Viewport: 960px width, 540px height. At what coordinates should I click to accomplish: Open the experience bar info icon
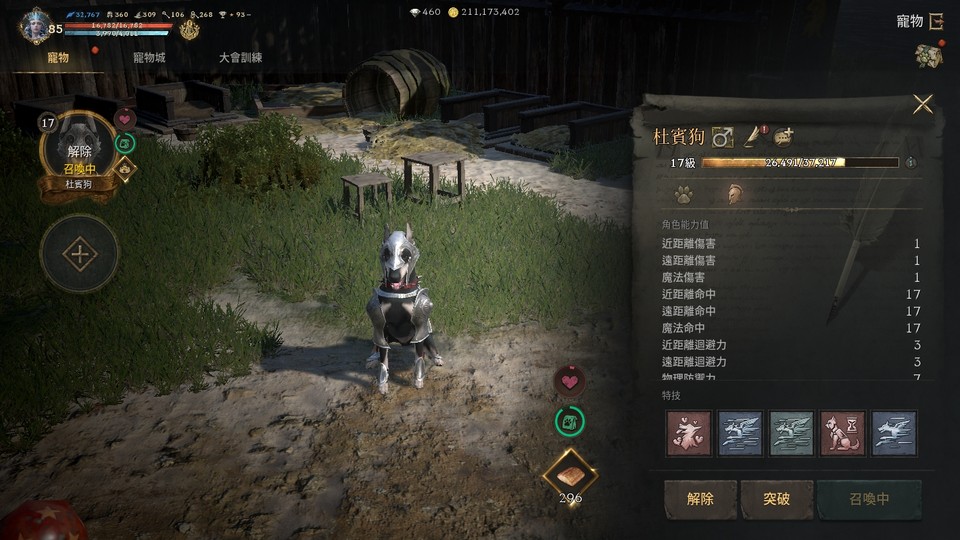(910, 162)
